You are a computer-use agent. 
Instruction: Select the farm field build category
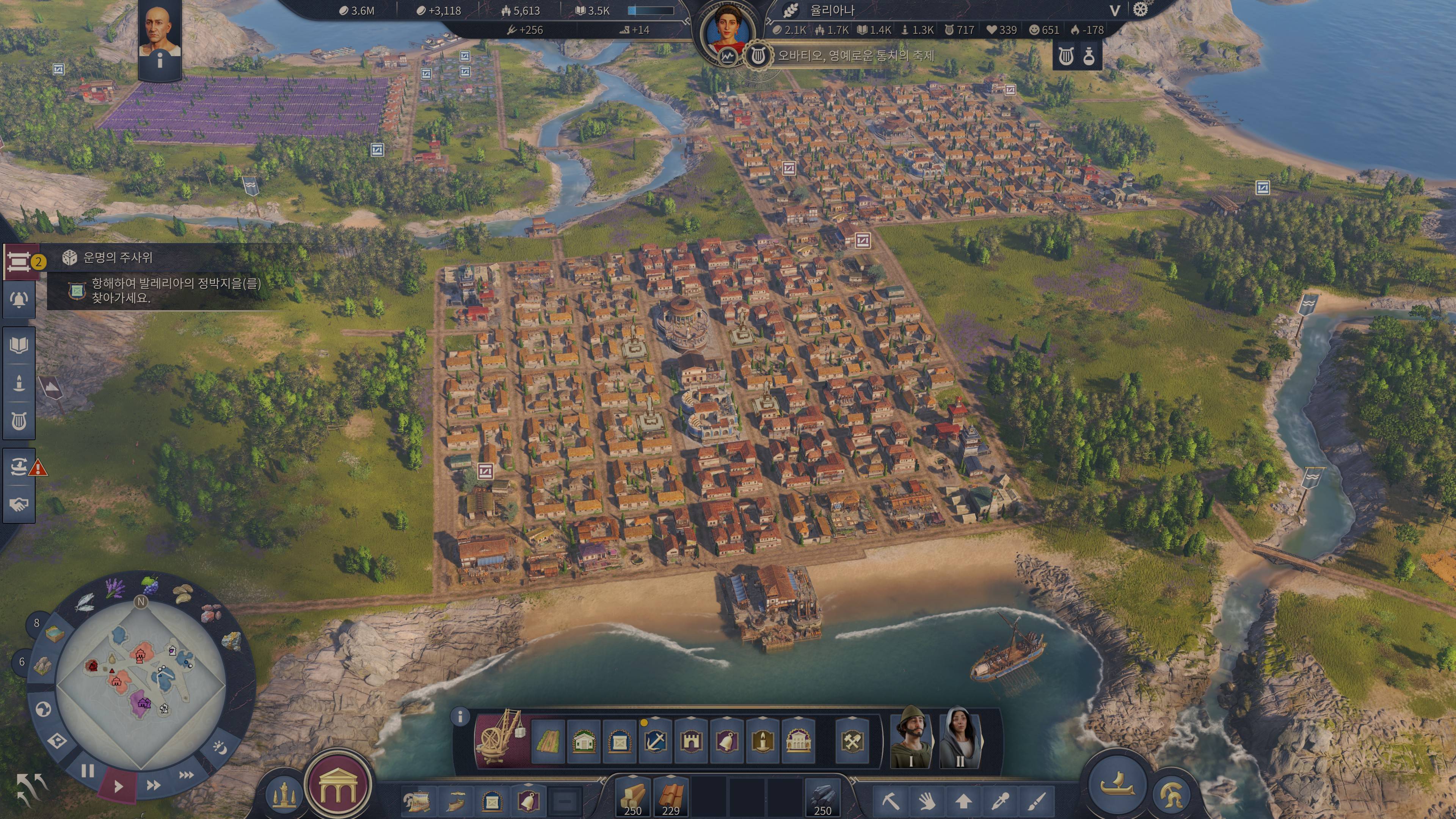(548, 741)
